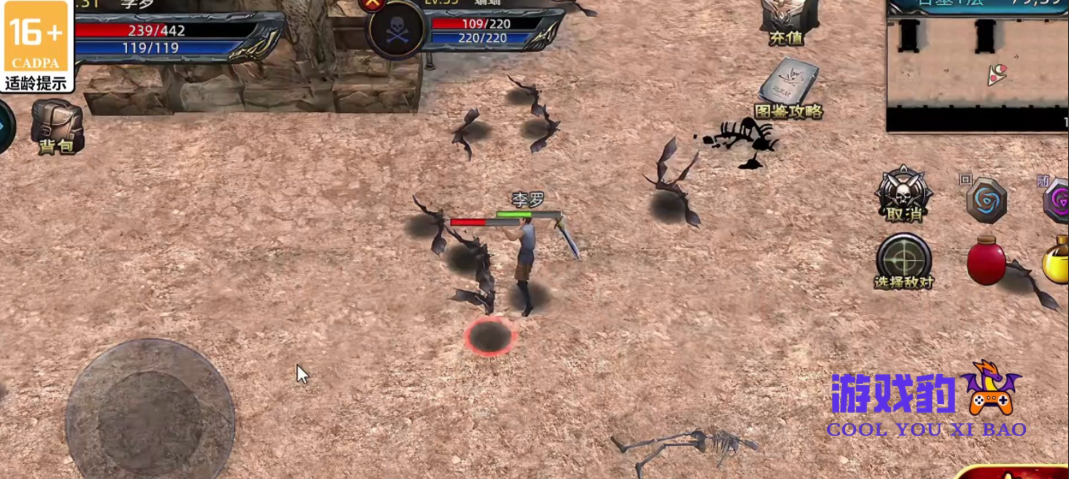The image size is (1069, 479).
Task: Expand the blue arrow side panel
Action: tap(5, 128)
